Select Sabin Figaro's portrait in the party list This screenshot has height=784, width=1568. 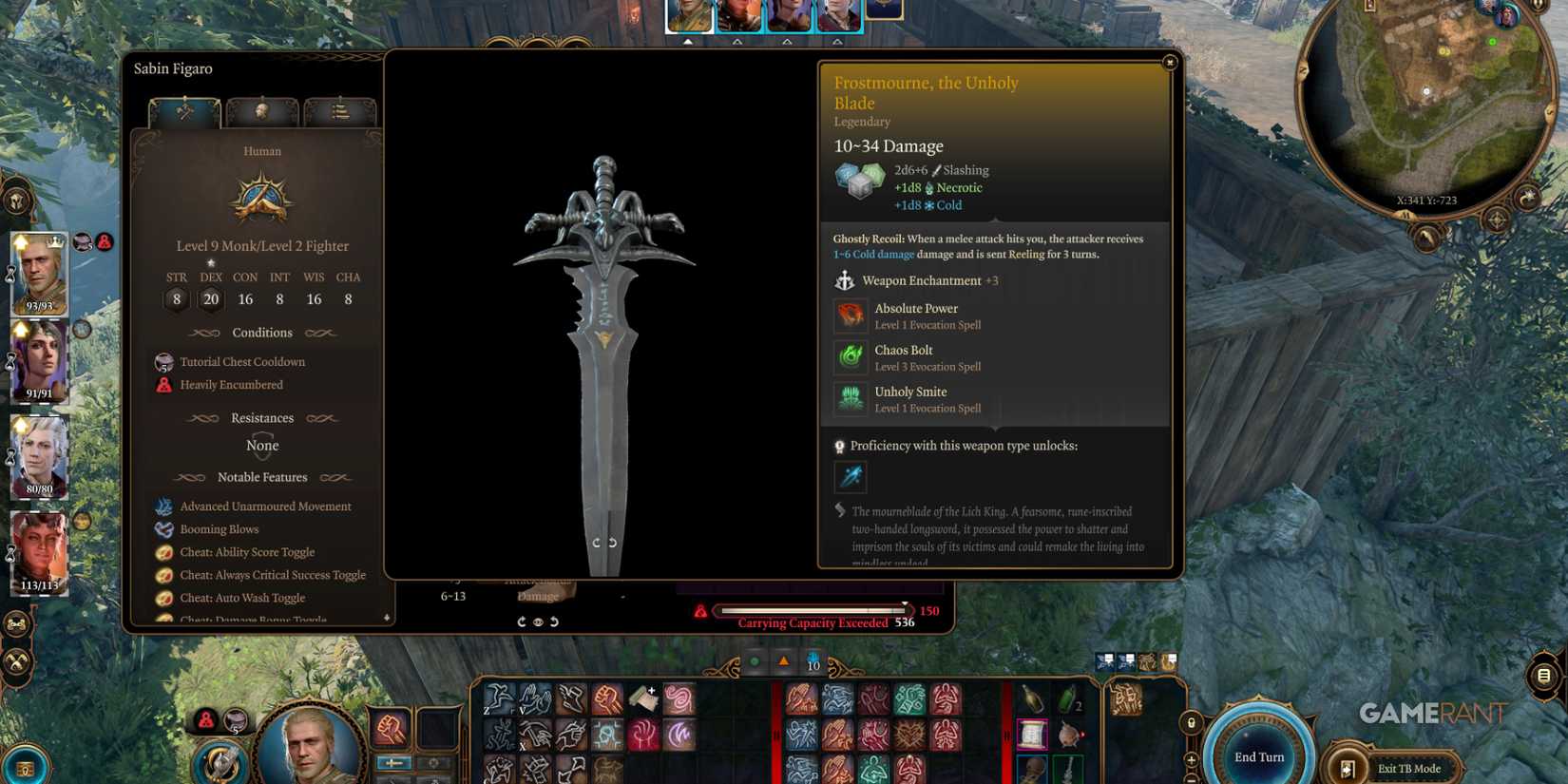point(38,276)
